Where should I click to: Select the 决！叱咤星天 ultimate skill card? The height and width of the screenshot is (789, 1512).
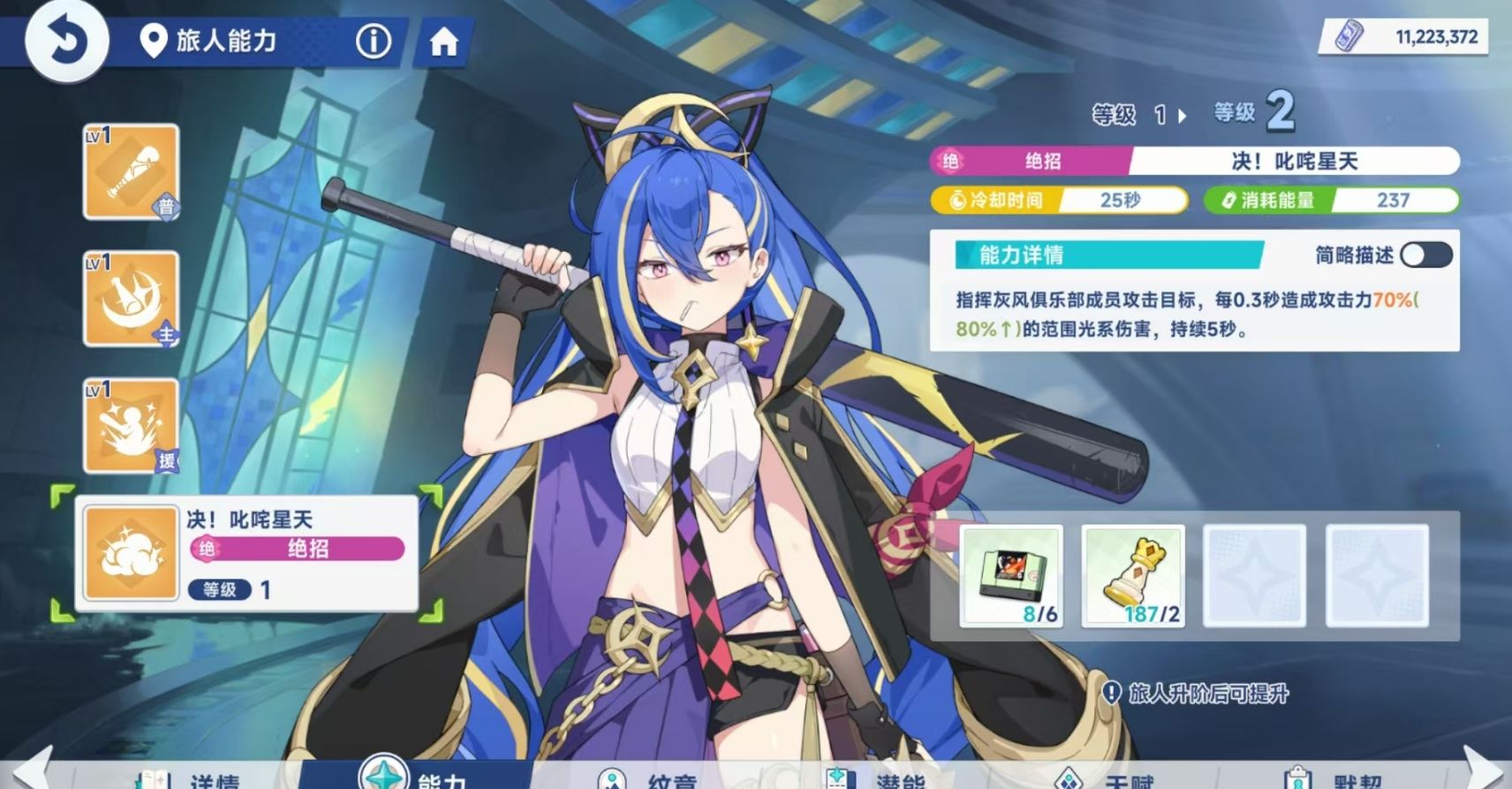[246, 554]
